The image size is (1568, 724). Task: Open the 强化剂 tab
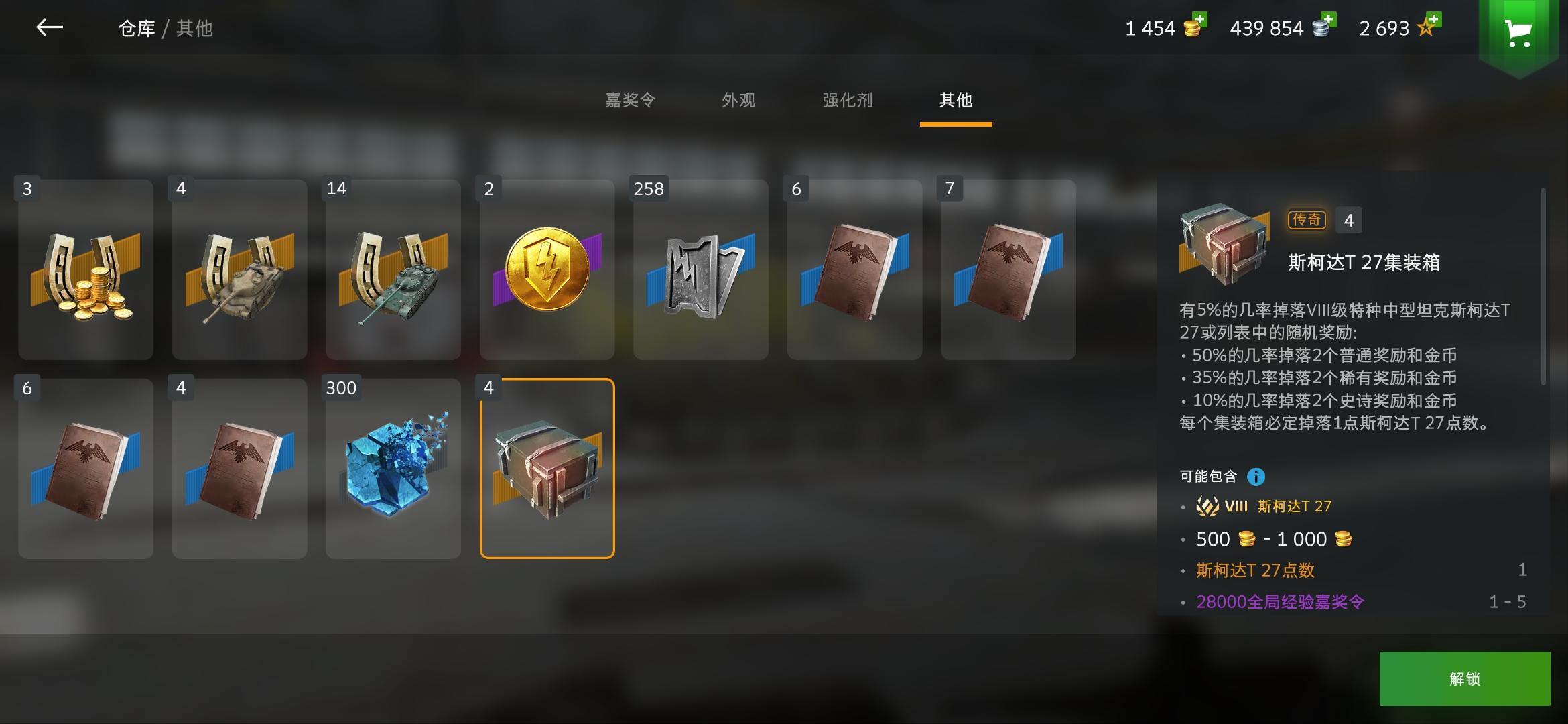[x=847, y=101]
